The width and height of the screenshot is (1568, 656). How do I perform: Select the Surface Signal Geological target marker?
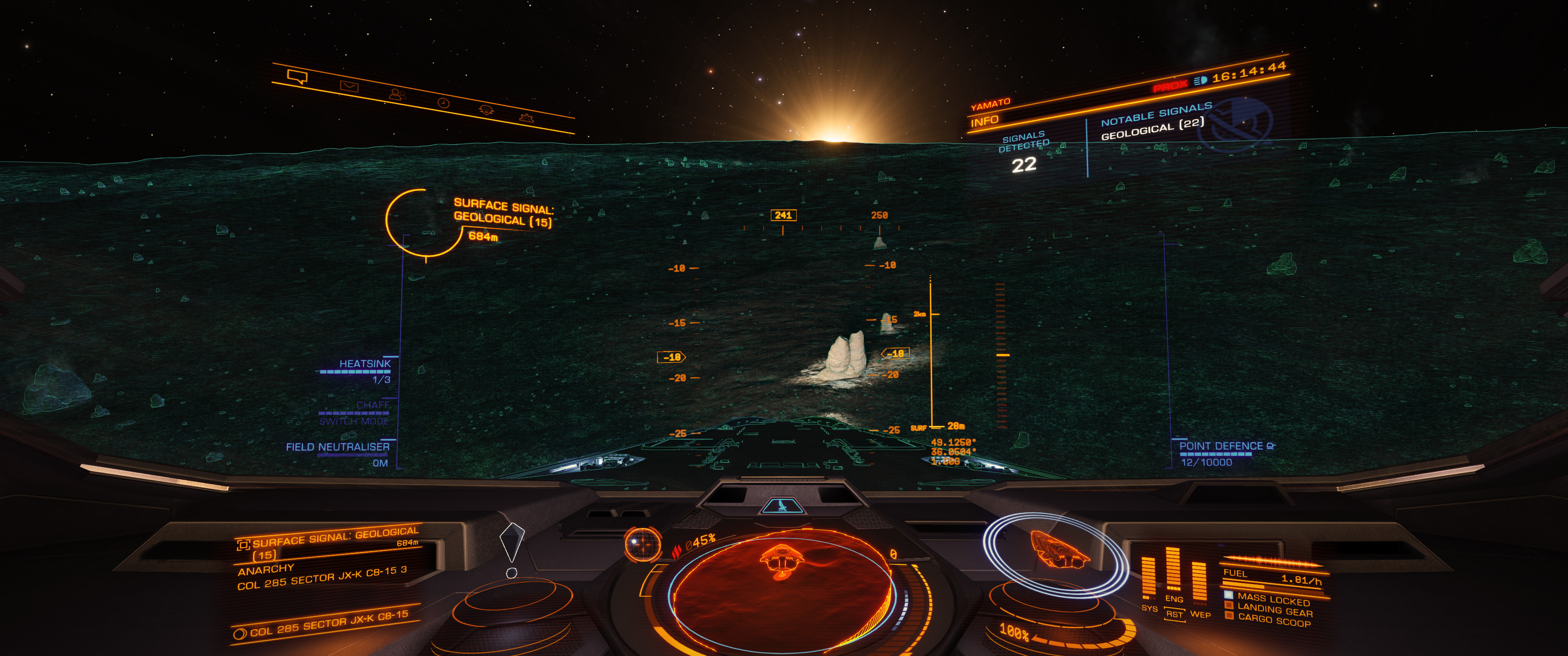coord(423,223)
